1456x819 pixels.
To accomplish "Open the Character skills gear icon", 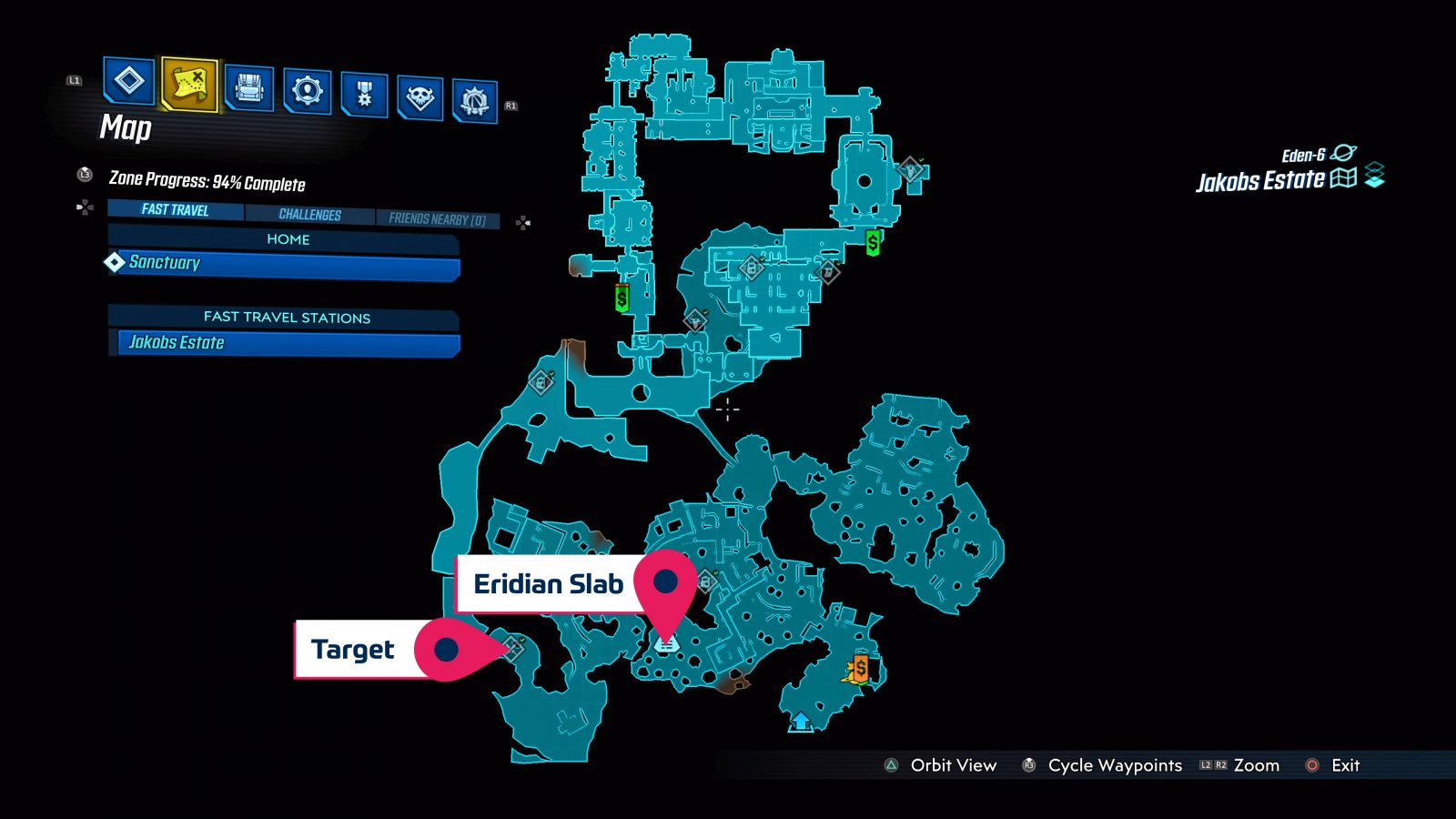I will pos(308,91).
